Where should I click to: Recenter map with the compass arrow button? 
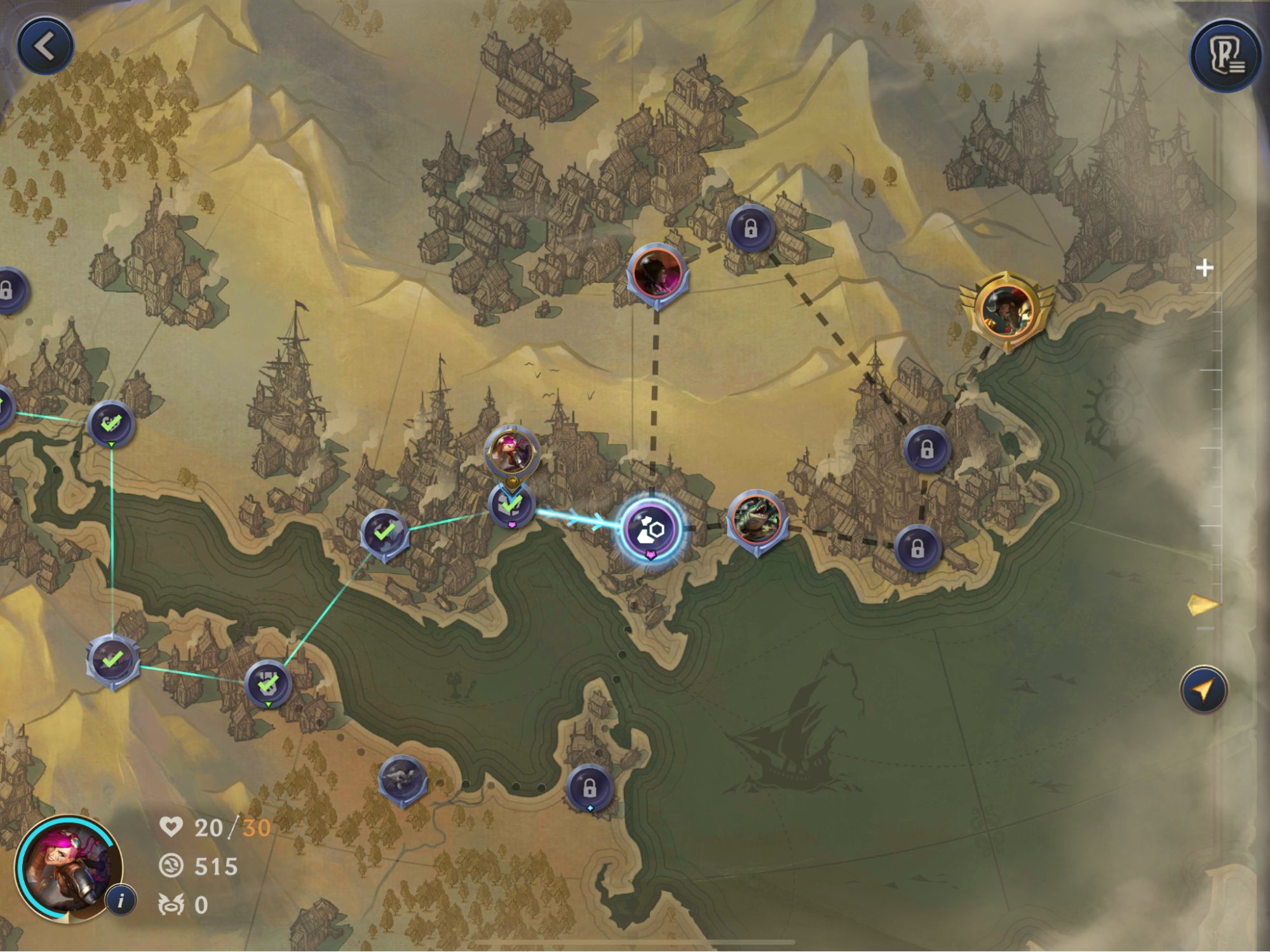tap(1203, 689)
